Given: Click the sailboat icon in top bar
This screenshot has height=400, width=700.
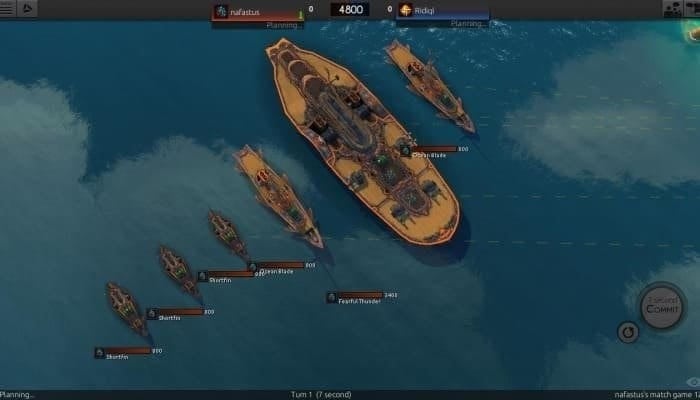Looking at the screenshot, I should point(27,9).
